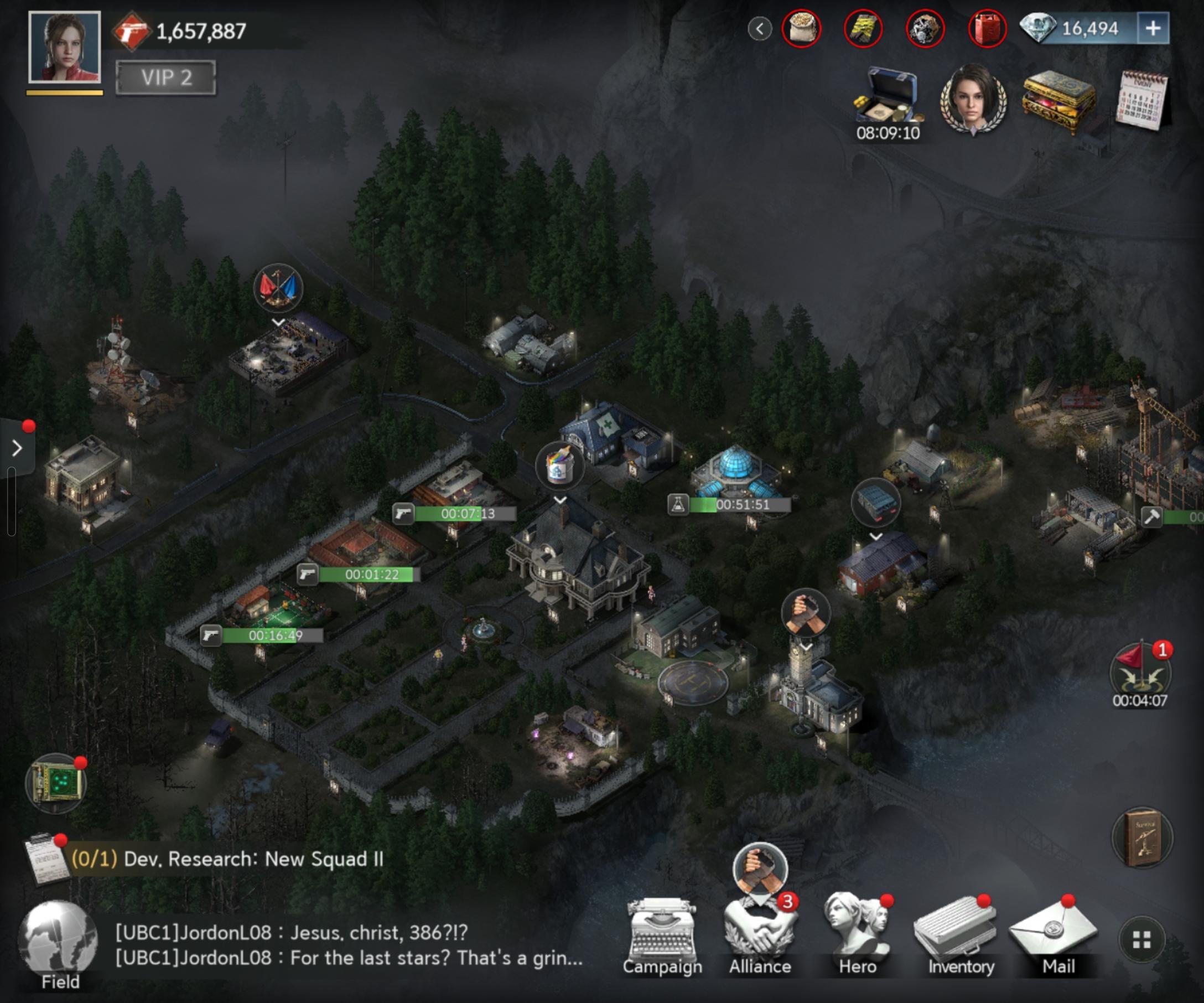Image resolution: width=1204 pixels, height=1003 pixels.
Task: Select the red fuel can resource icon
Action: tap(987, 29)
